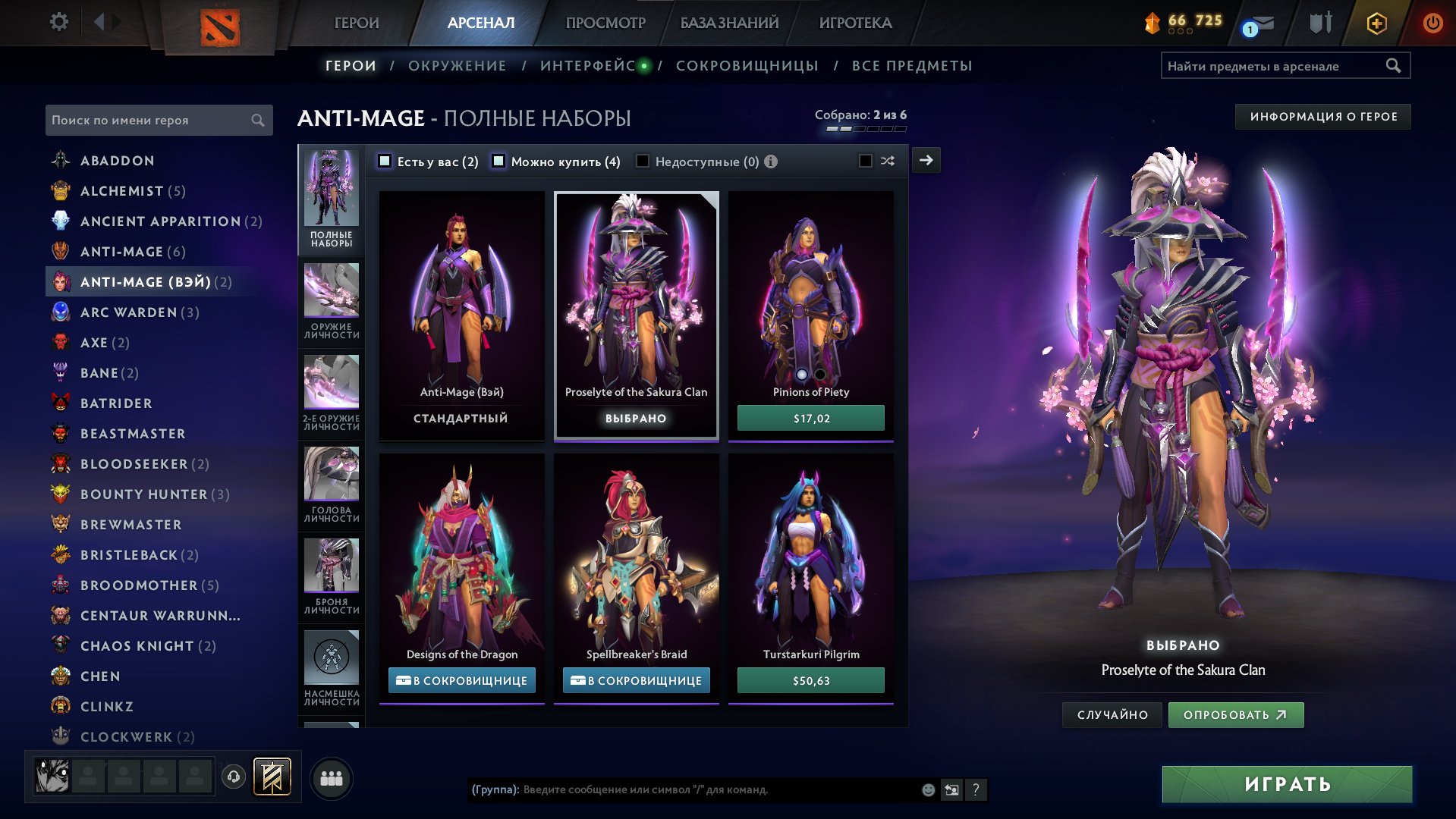Buy Pinions of Piety for $17,02
Screen dimensions: 1456x819
[x=810, y=419]
